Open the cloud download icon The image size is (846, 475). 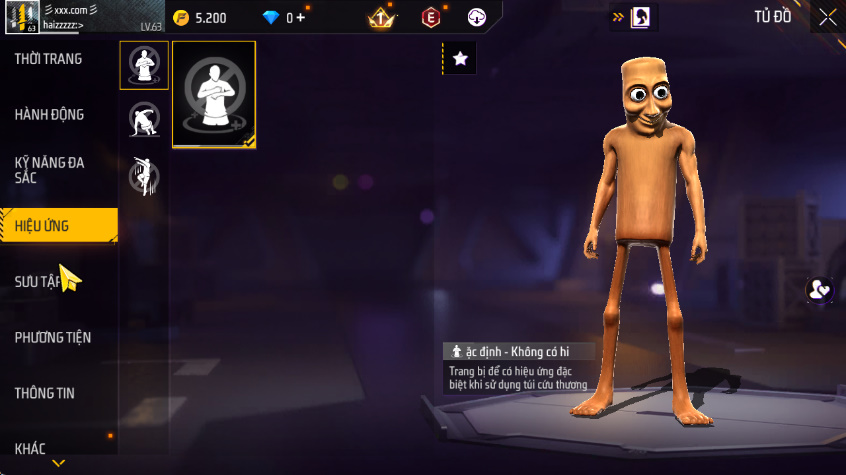click(x=477, y=17)
